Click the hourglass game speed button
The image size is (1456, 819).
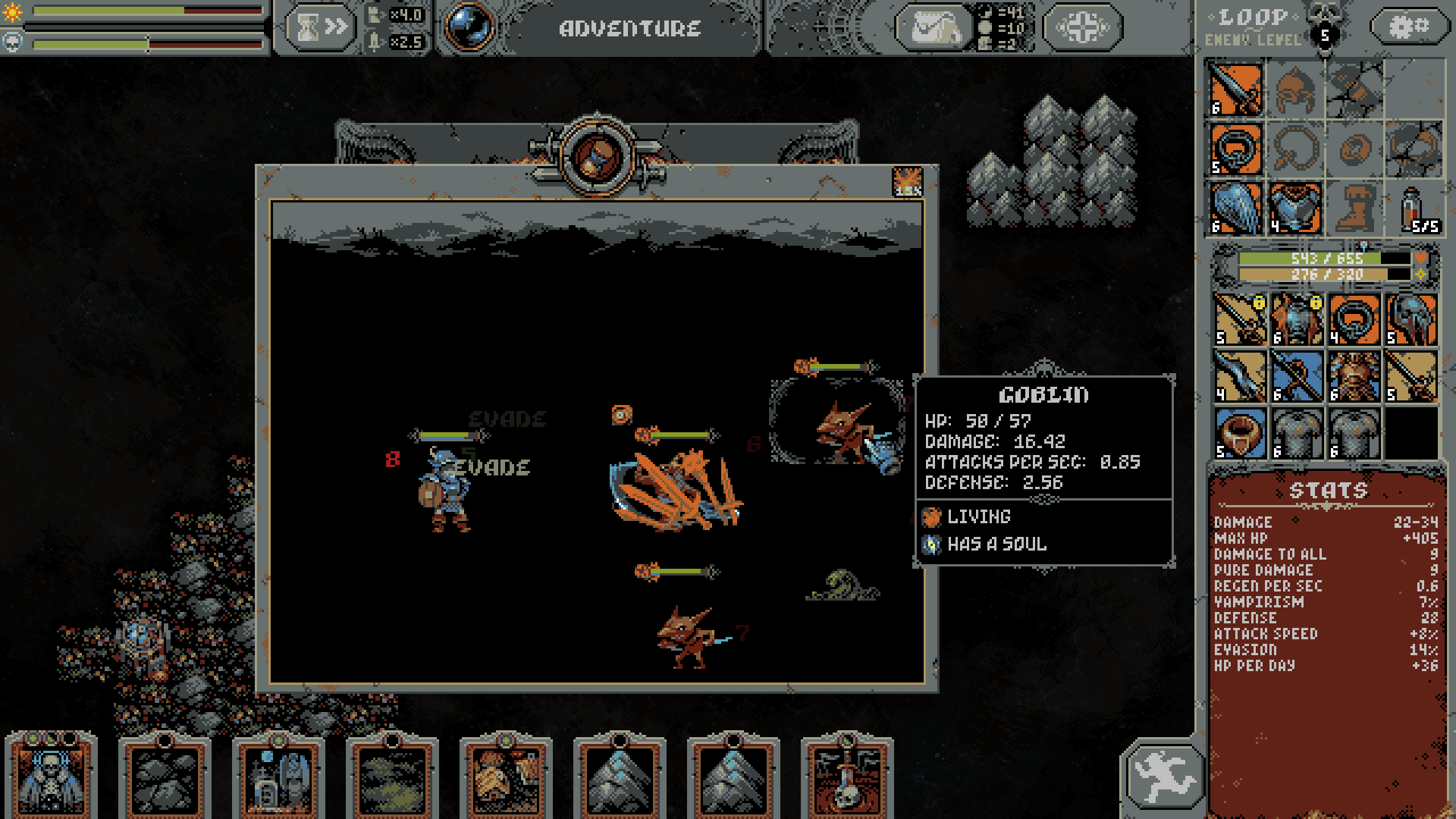click(320, 28)
